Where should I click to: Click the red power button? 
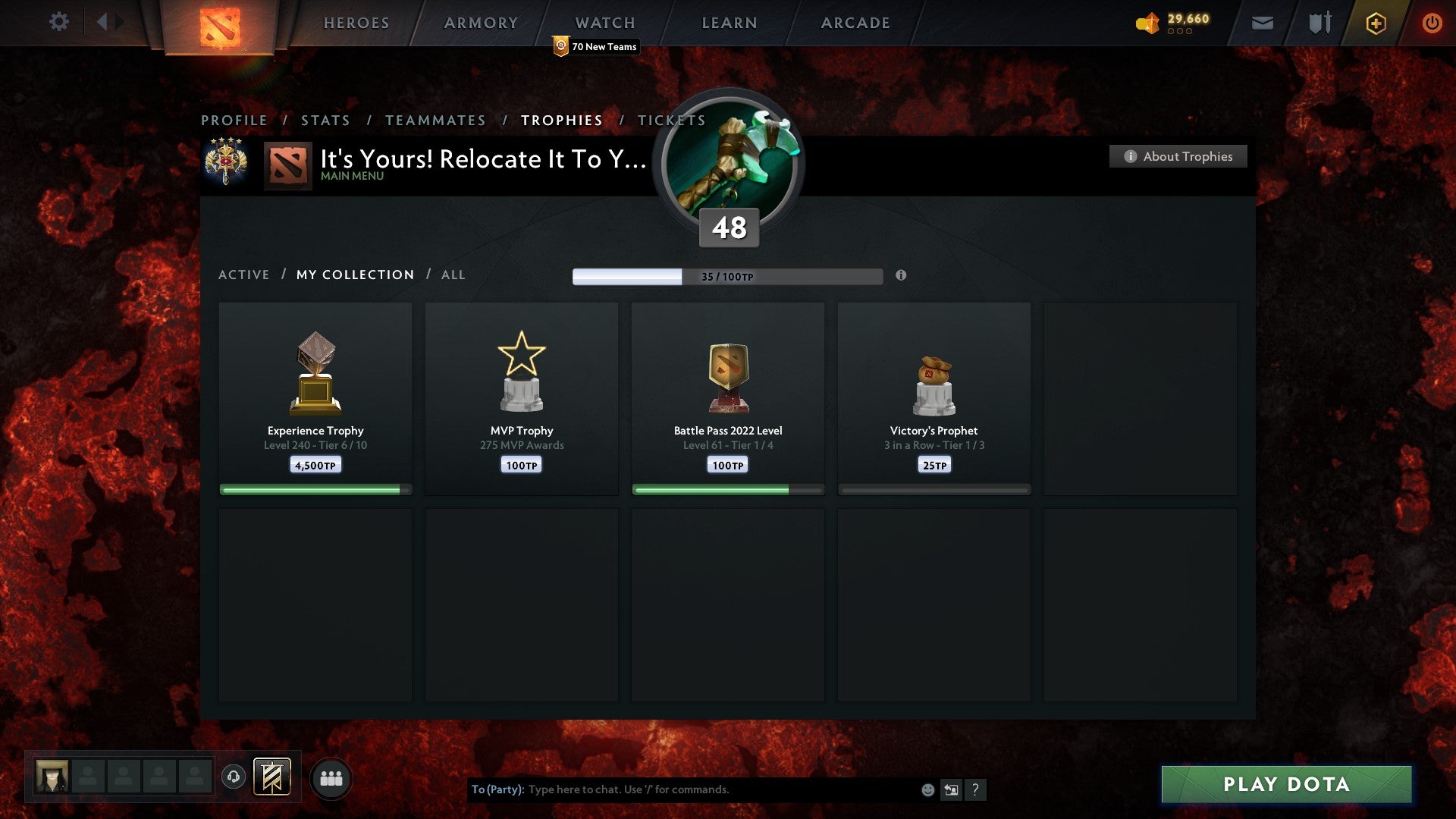click(x=1432, y=23)
